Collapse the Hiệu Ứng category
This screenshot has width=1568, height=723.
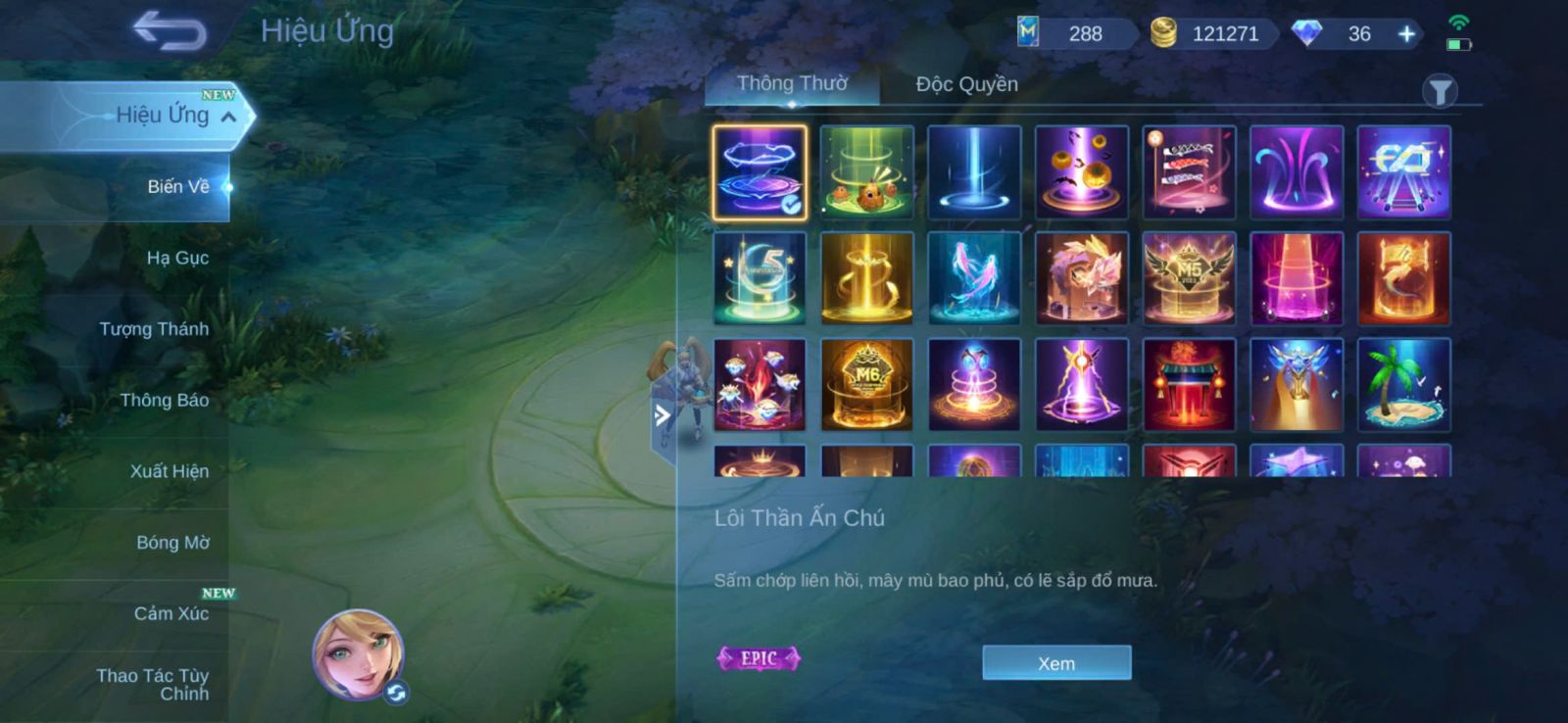pos(228,117)
